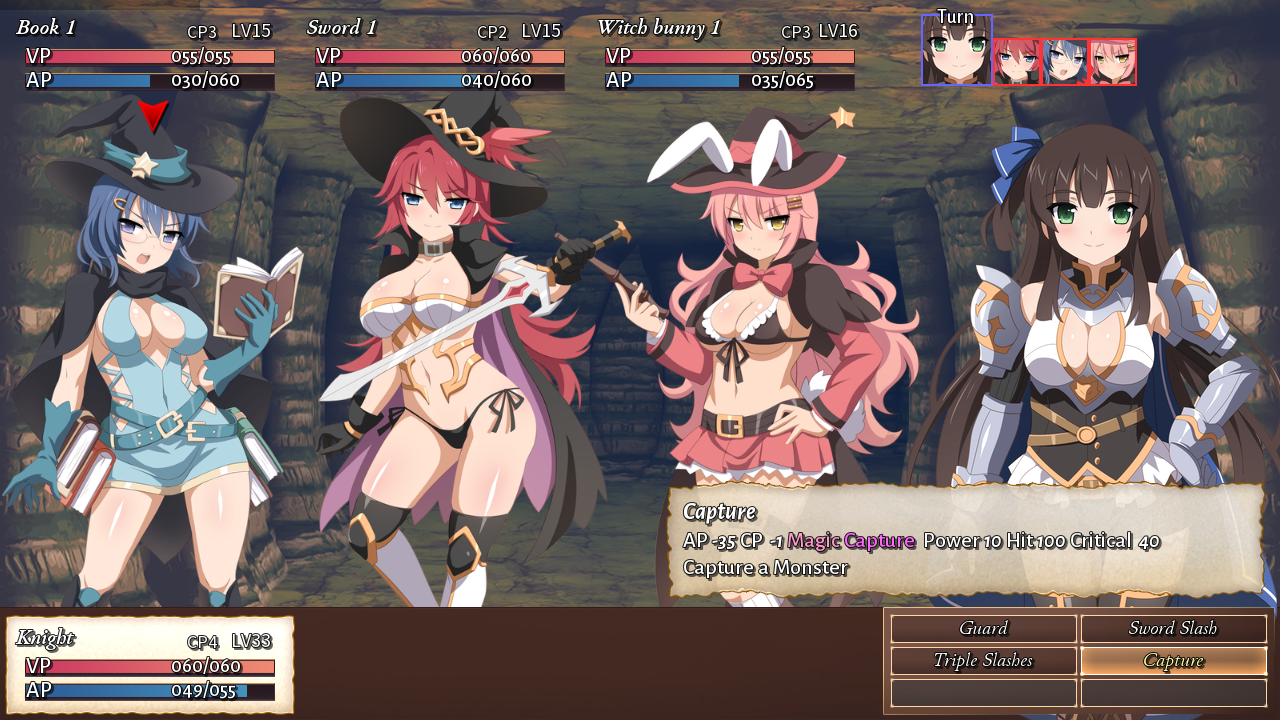
Task: Click the CP3 indicator on Book 1's panel
Action: [x=203, y=31]
